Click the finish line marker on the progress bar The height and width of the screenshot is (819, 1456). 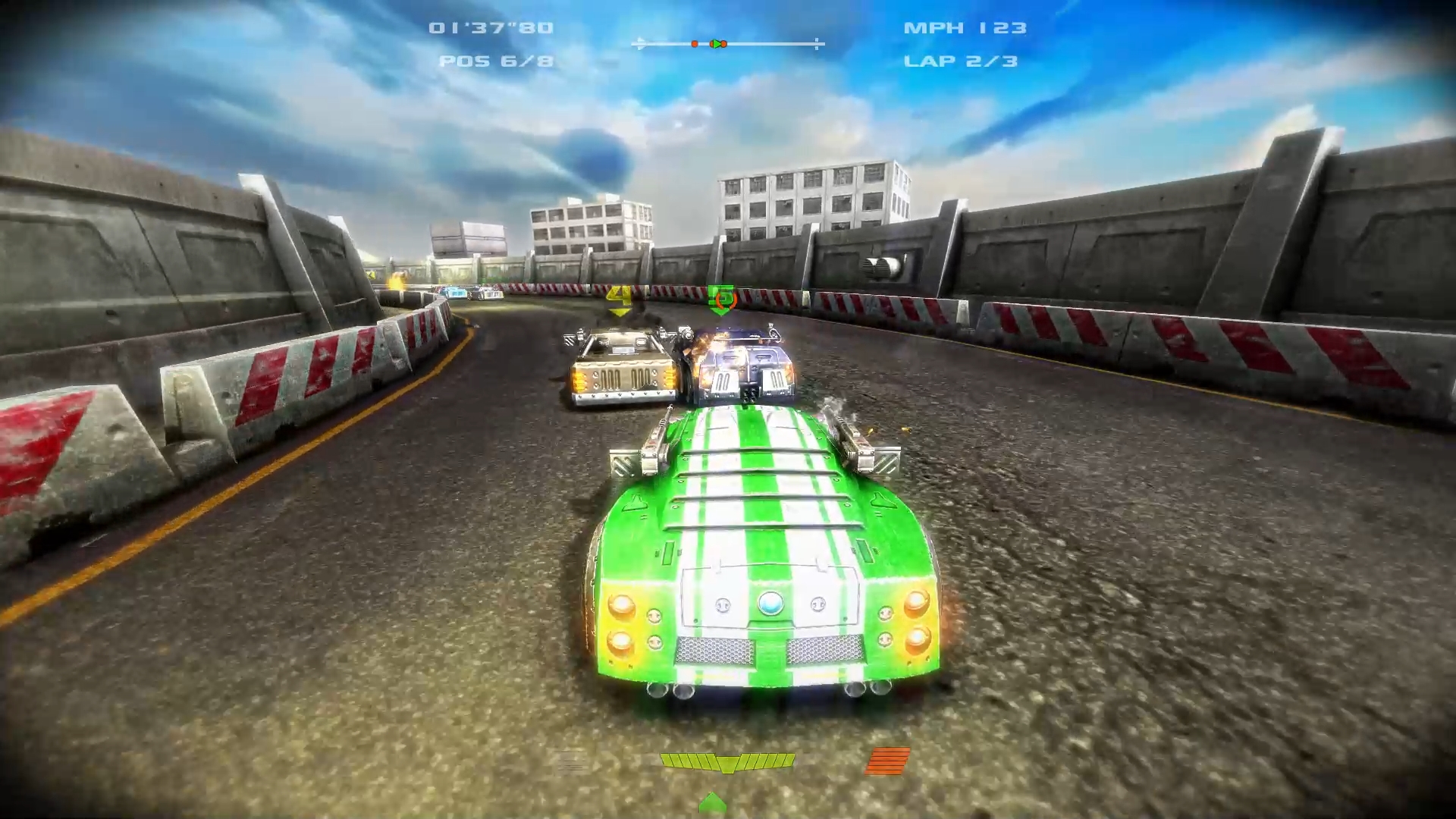click(x=817, y=44)
